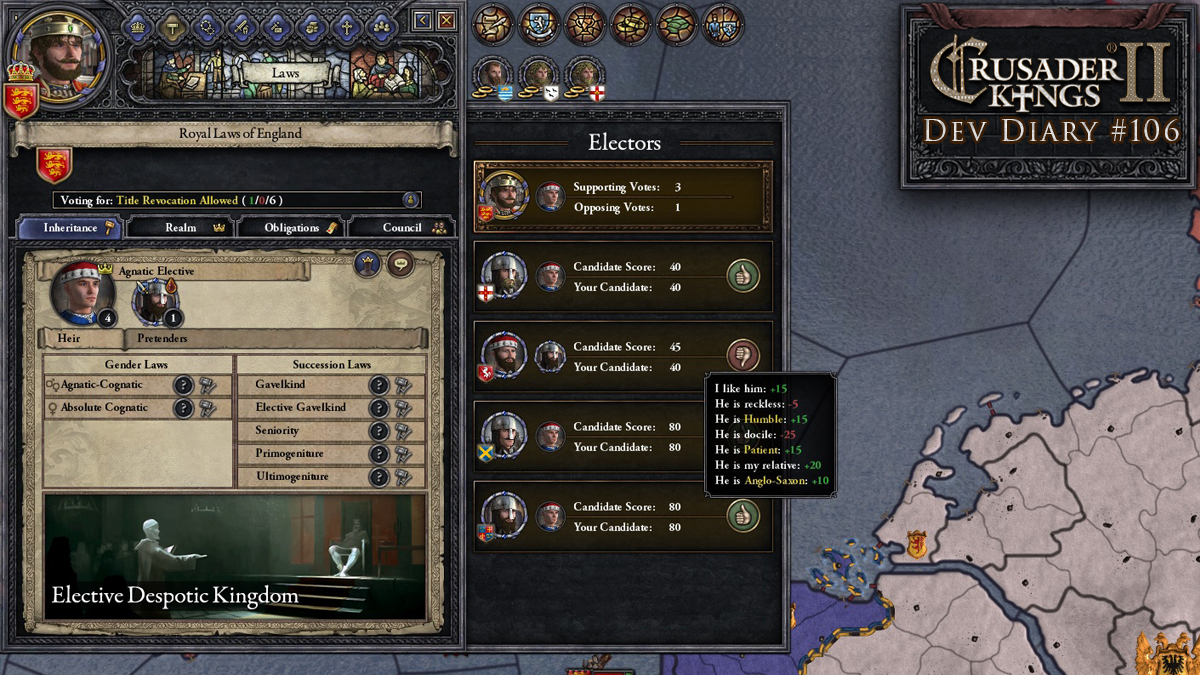Show info for Seniority succession
Image resolution: width=1200 pixels, height=675 pixels.
click(x=380, y=431)
